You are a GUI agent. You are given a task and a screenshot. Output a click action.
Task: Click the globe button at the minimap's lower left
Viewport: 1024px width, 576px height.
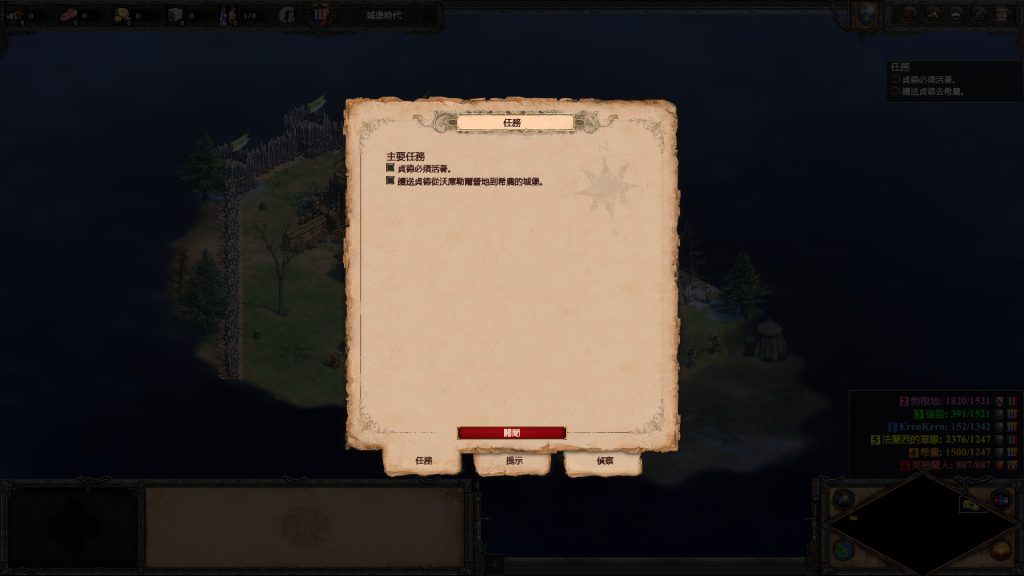843,552
